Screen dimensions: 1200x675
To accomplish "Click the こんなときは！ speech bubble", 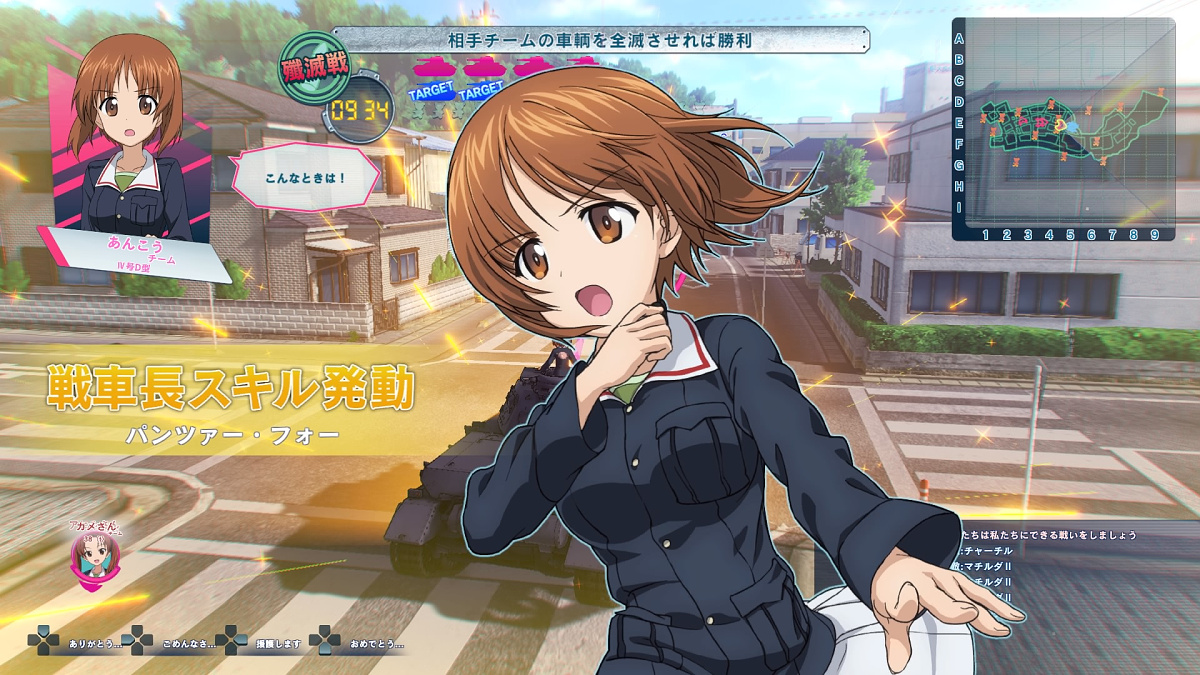I will (x=305, y=179).
